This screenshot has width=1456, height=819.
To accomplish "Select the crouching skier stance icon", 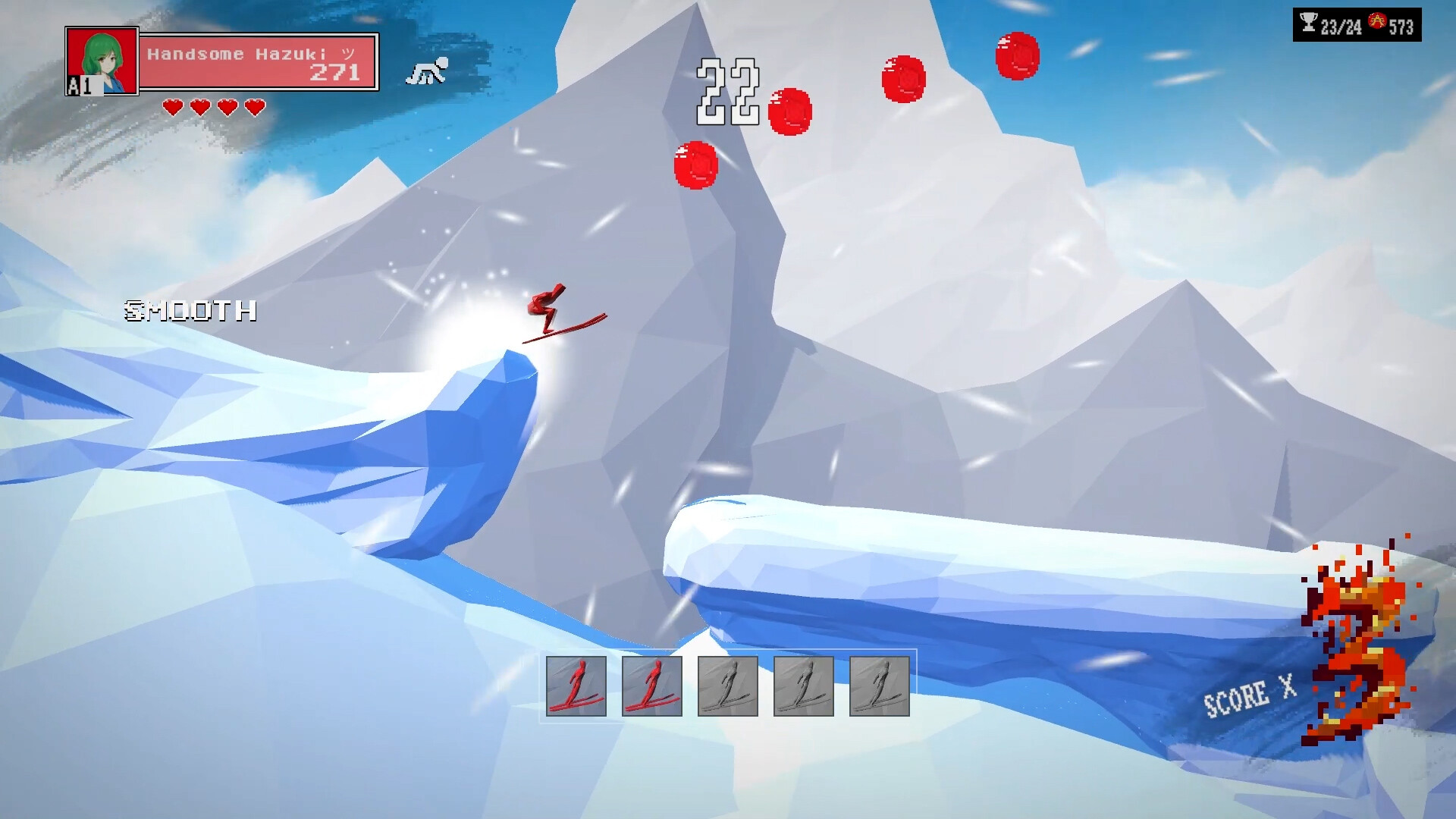I will click(427, 71).
